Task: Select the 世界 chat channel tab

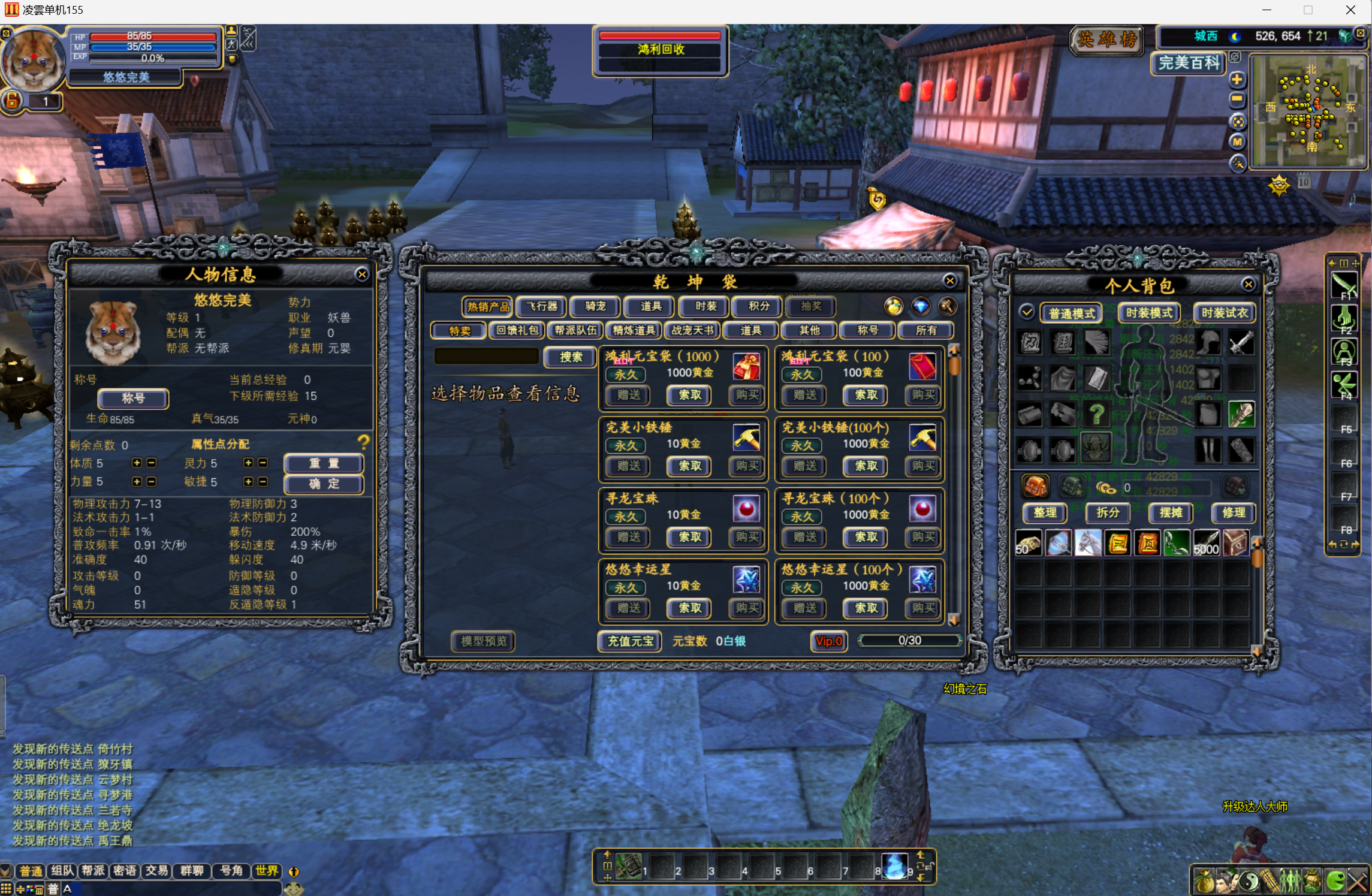Action: [x=267, y=871]
